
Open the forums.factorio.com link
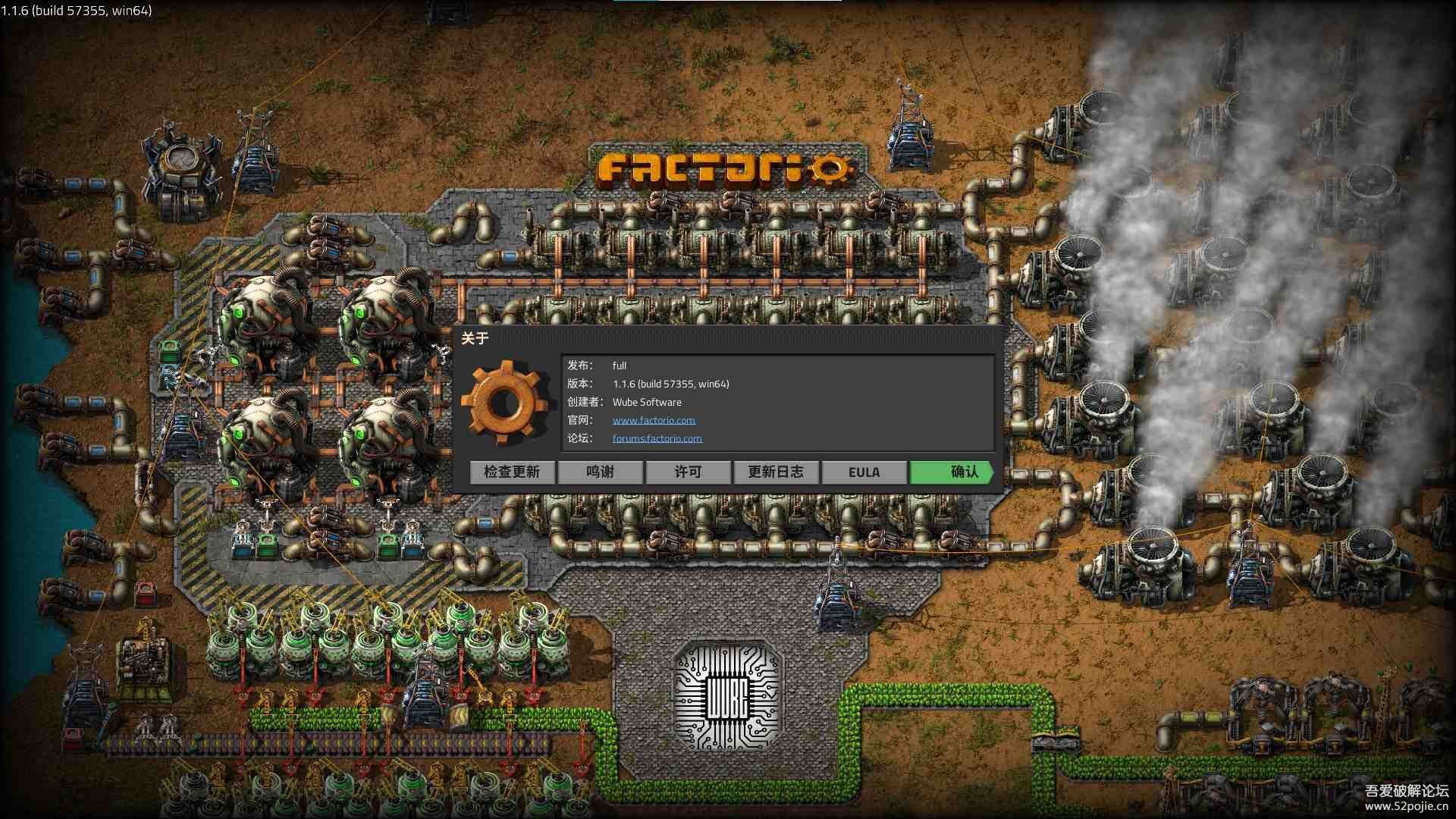pyautogui.click(x=657, y=438)
